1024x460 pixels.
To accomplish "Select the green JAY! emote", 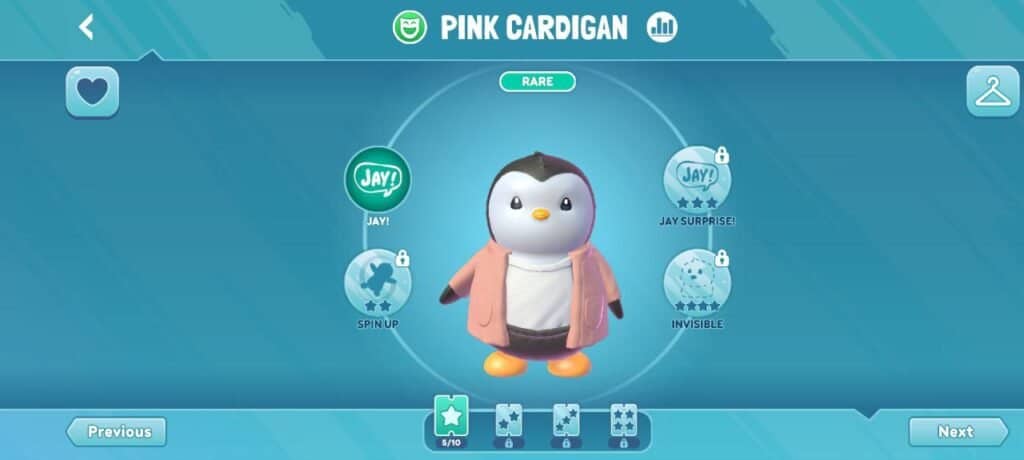I will pos(377,180).
